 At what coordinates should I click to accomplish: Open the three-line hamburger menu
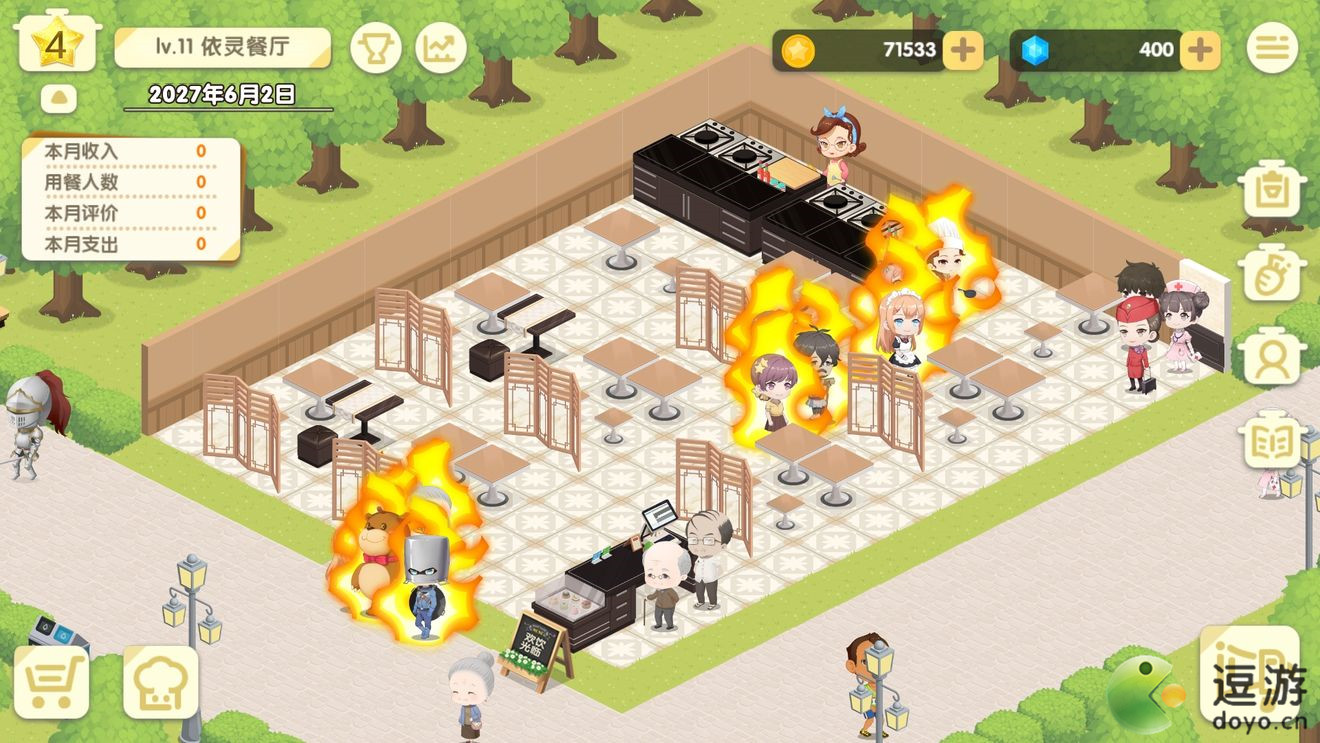(x=1272, y=47)
